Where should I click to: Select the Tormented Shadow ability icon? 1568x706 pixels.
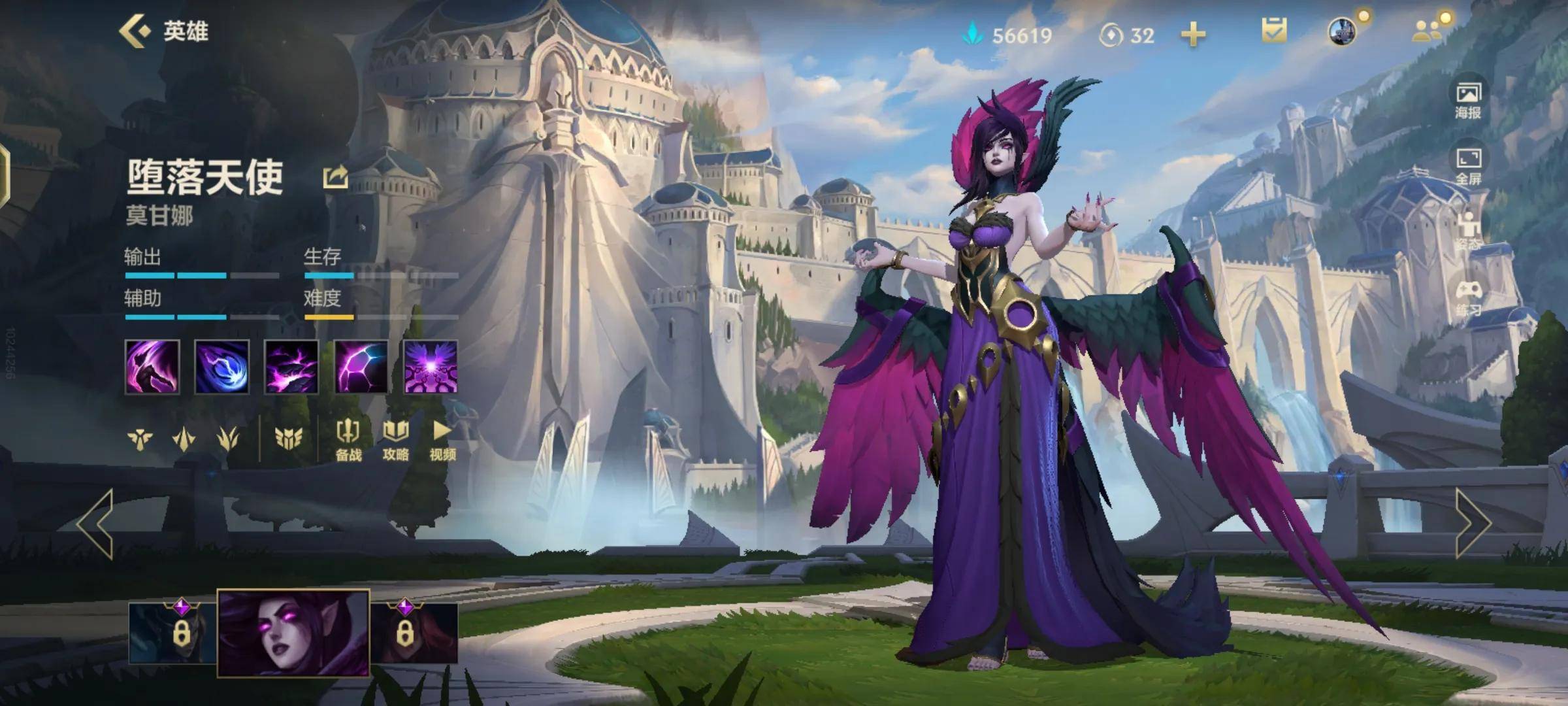click(291, 367)
